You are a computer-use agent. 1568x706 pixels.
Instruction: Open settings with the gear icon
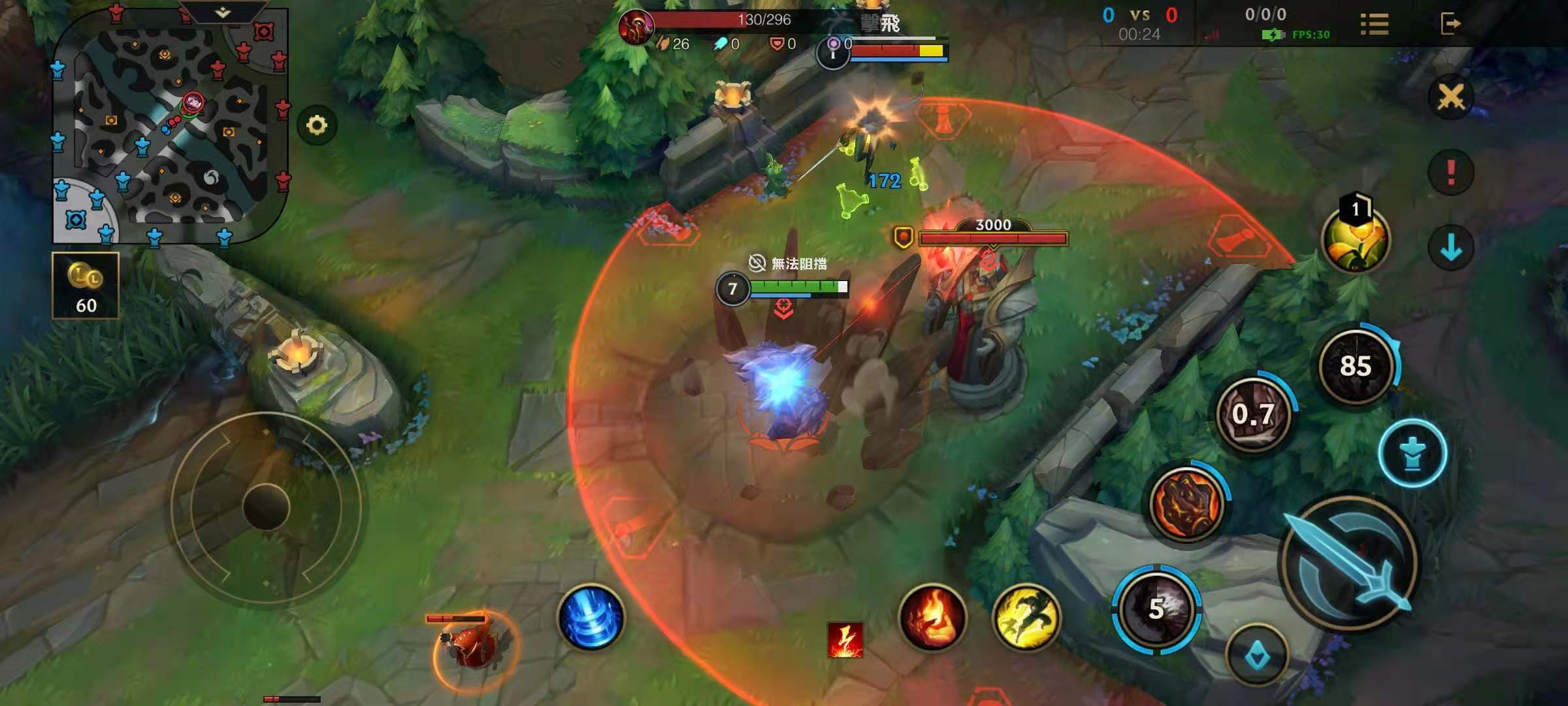pyautogui.click(x=317, y=125)
